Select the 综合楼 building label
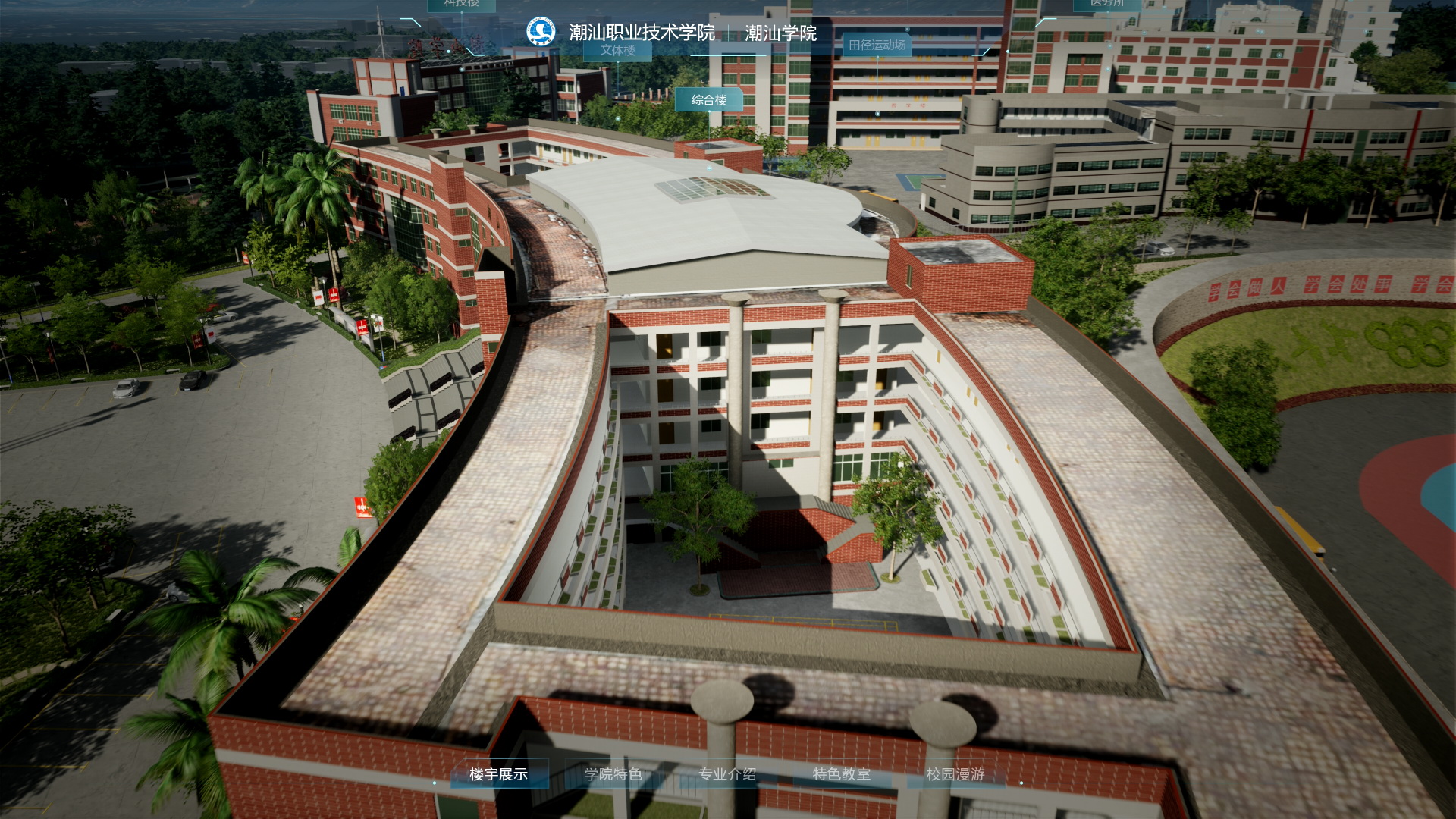 709,100
